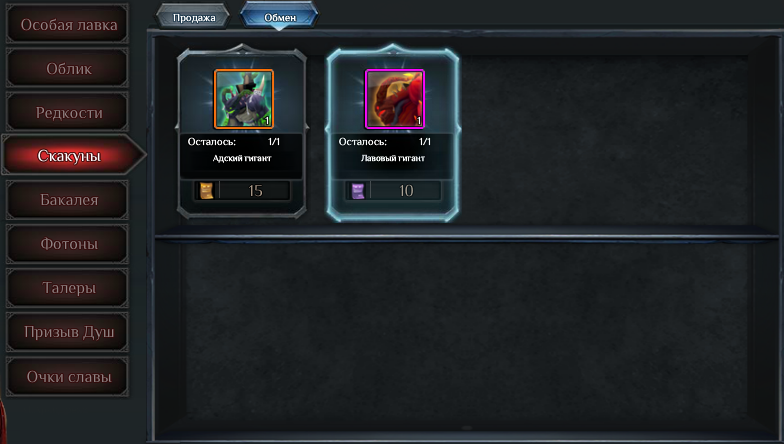Image resolution: width=784 pixels, height=444 pixels.
Task: Select the Лавовый гигант mount icon
Action: point(394,99)
